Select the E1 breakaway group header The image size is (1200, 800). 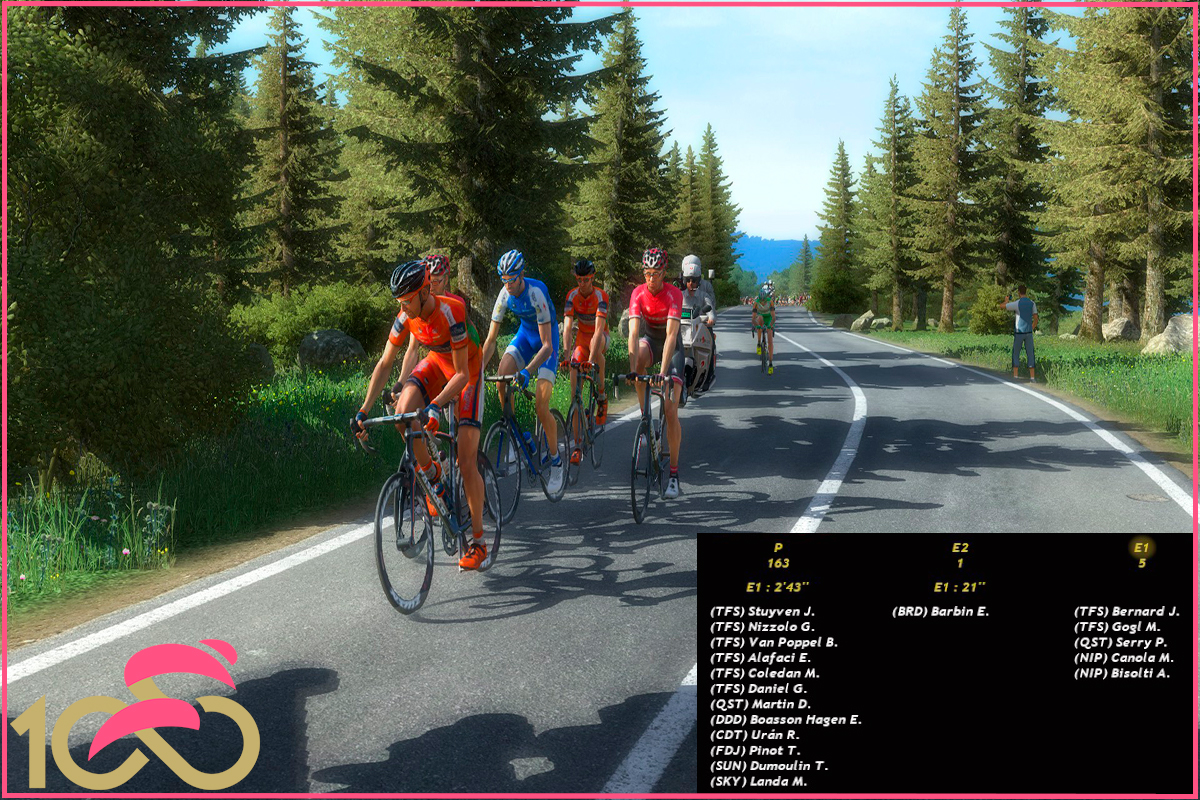click(x=1141, y=548)
